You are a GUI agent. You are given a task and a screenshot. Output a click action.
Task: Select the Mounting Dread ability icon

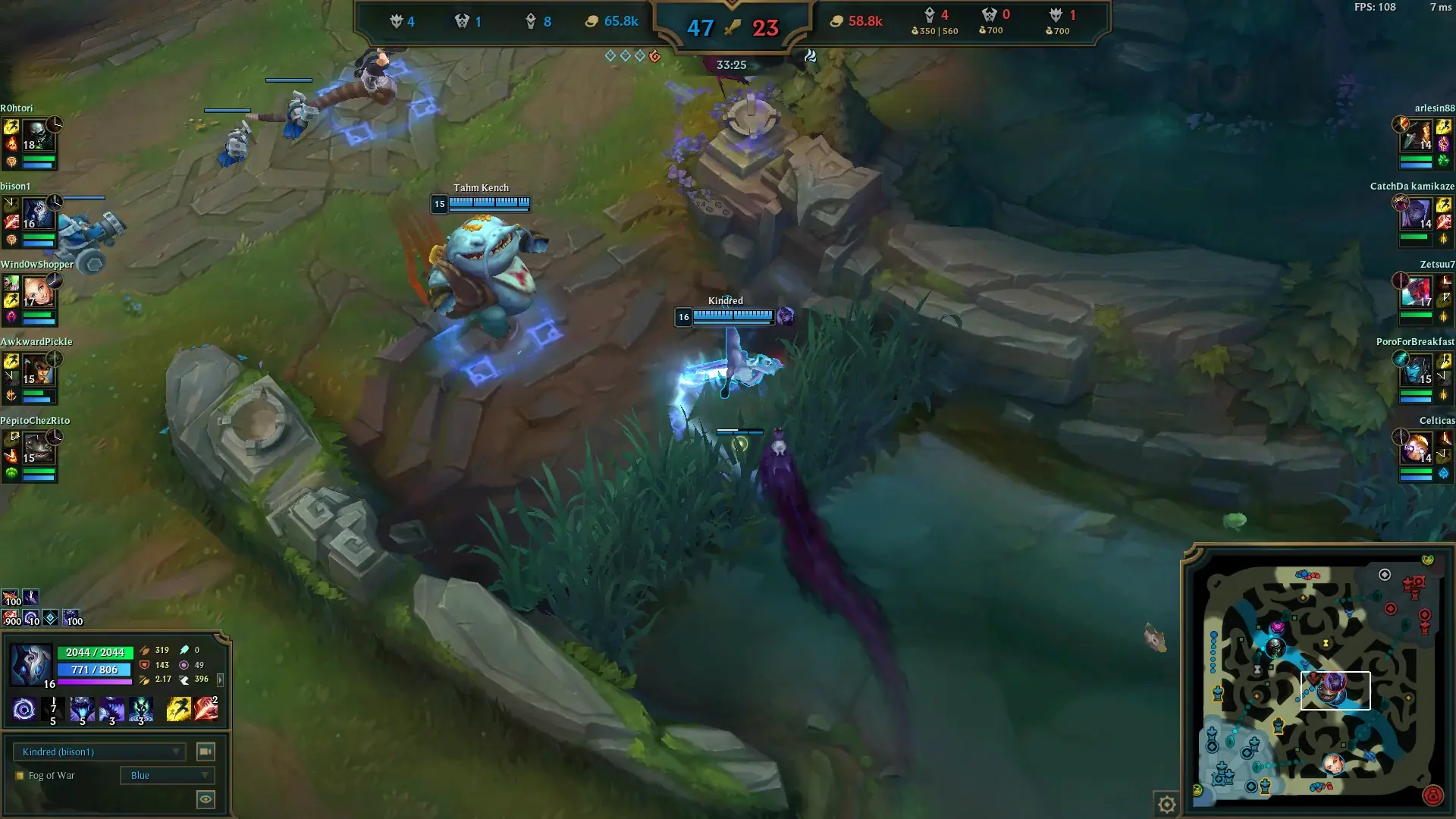112,709
